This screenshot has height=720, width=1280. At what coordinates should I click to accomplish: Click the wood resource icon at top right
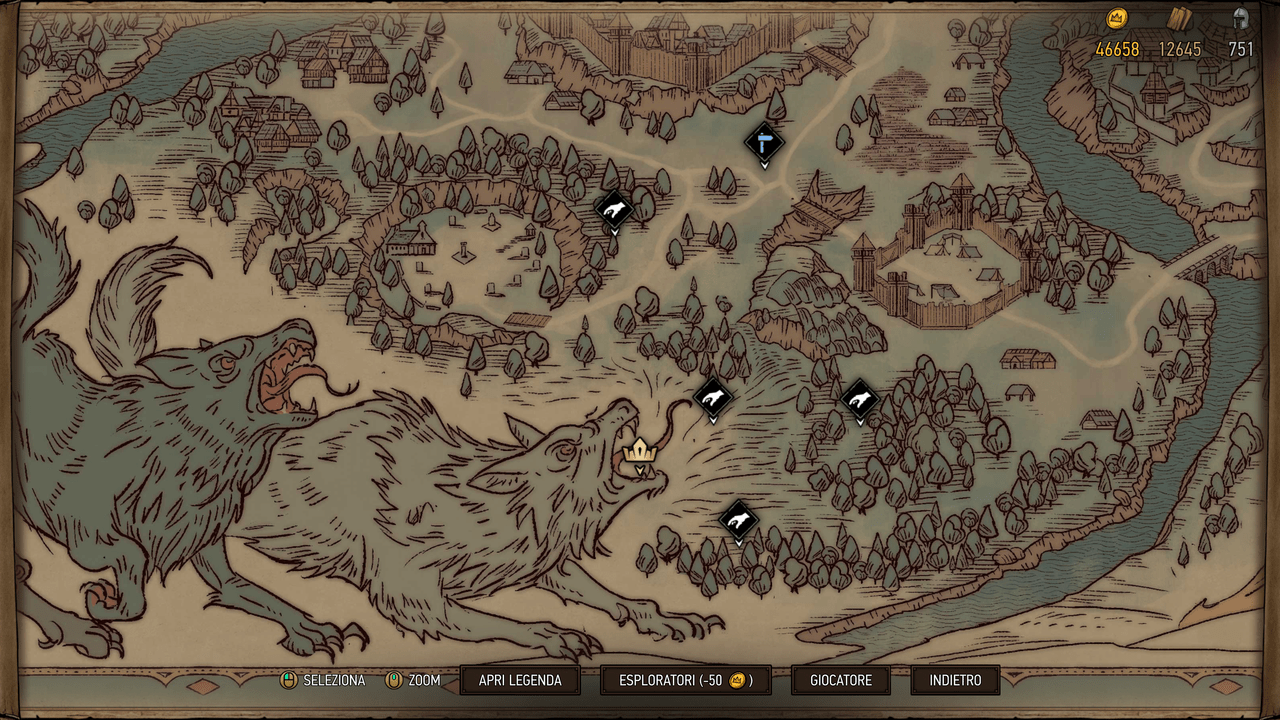(1181, 17)
